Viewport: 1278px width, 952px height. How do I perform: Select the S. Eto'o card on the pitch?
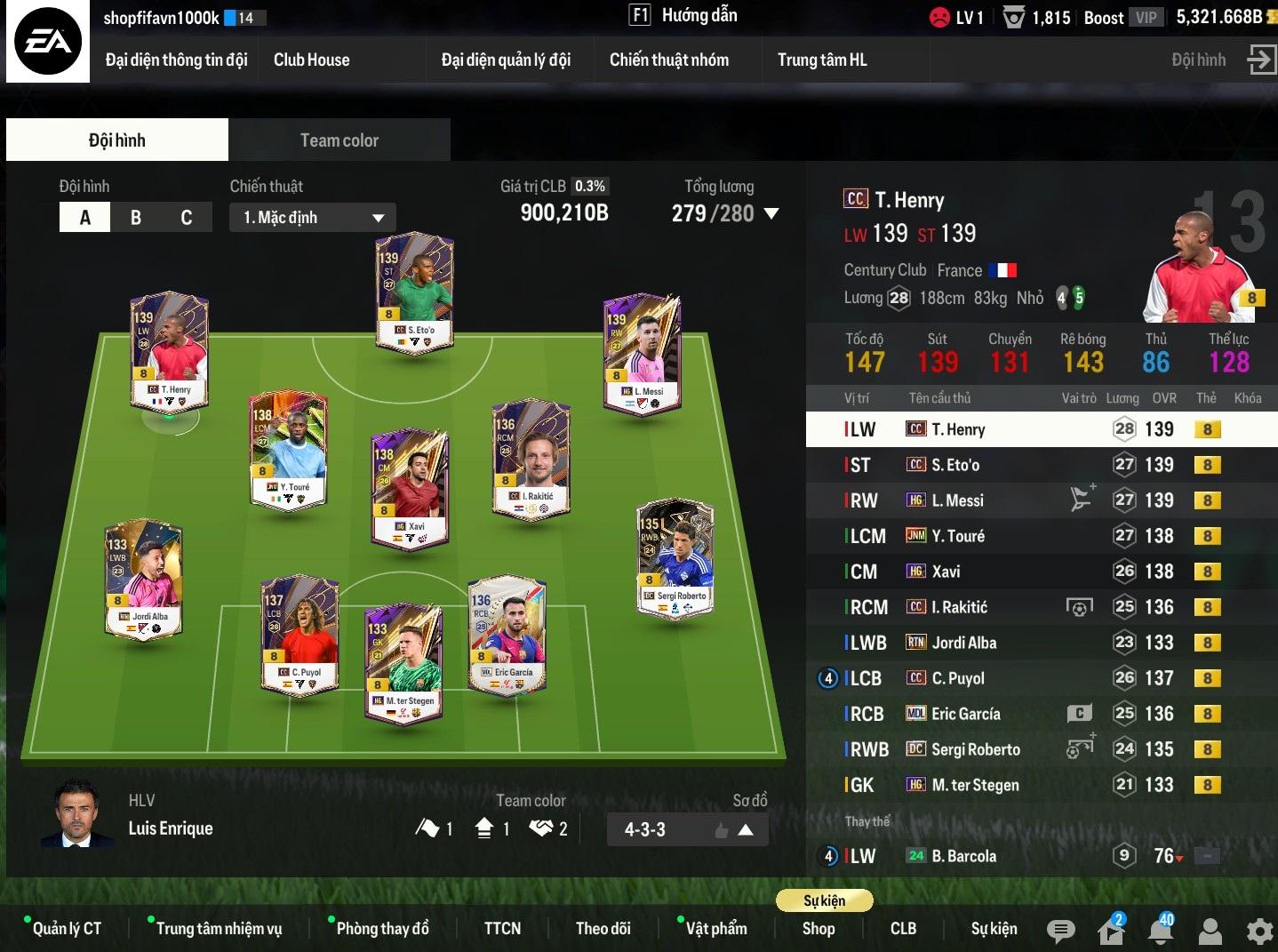[414, 292]
